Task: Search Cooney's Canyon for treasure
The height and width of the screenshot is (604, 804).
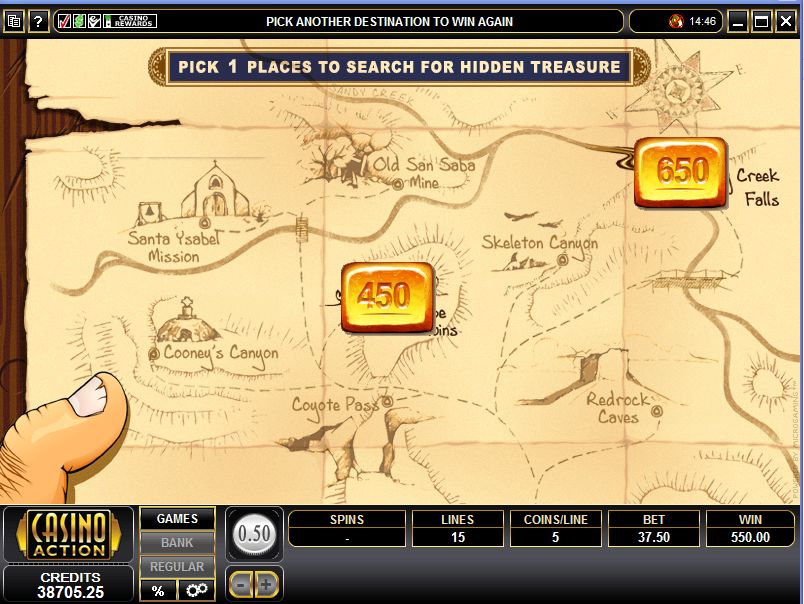Action: click(x=154, y=353)
